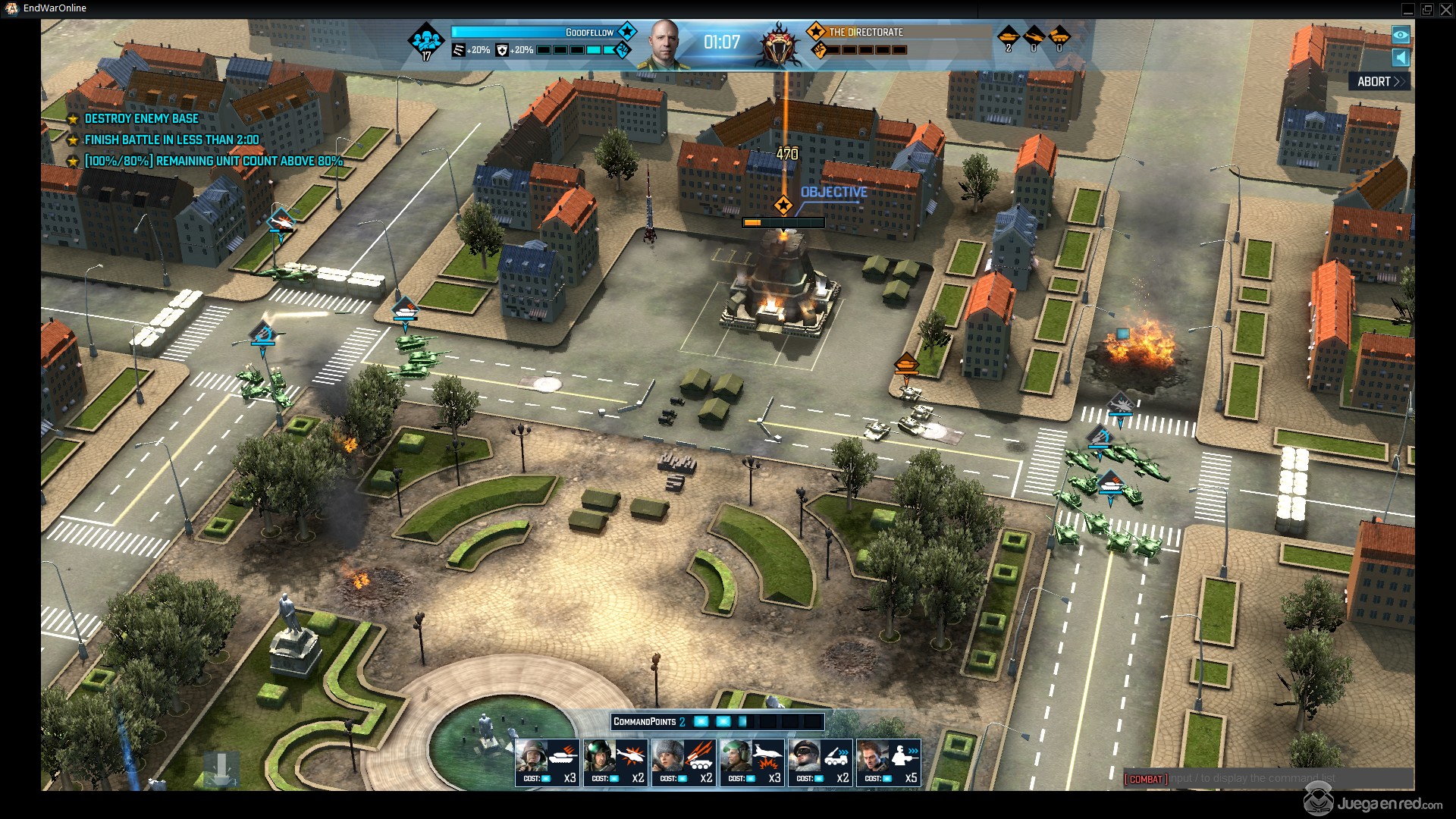The width and height of the screenshot is (1456, 819).
Task: Minimize the EndWarOnline window
Action: (x=1408, y=9)
